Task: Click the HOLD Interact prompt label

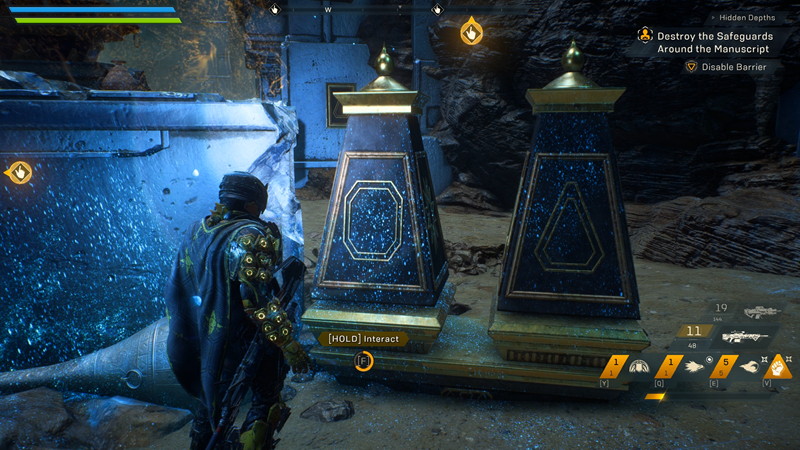Action: click(x=362, y=339)
